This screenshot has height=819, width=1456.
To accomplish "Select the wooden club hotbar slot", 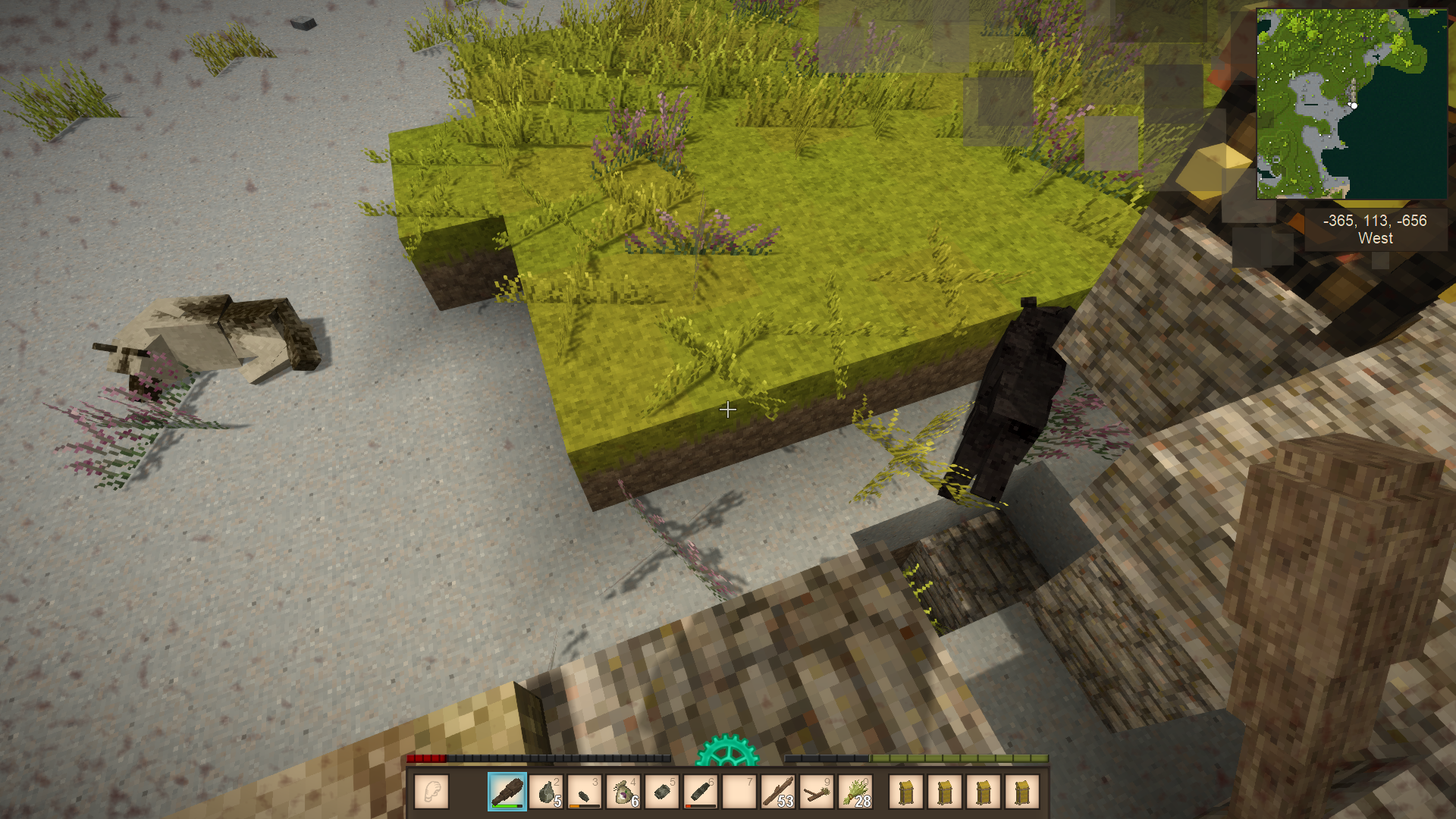I will click(x=507, y=792).
